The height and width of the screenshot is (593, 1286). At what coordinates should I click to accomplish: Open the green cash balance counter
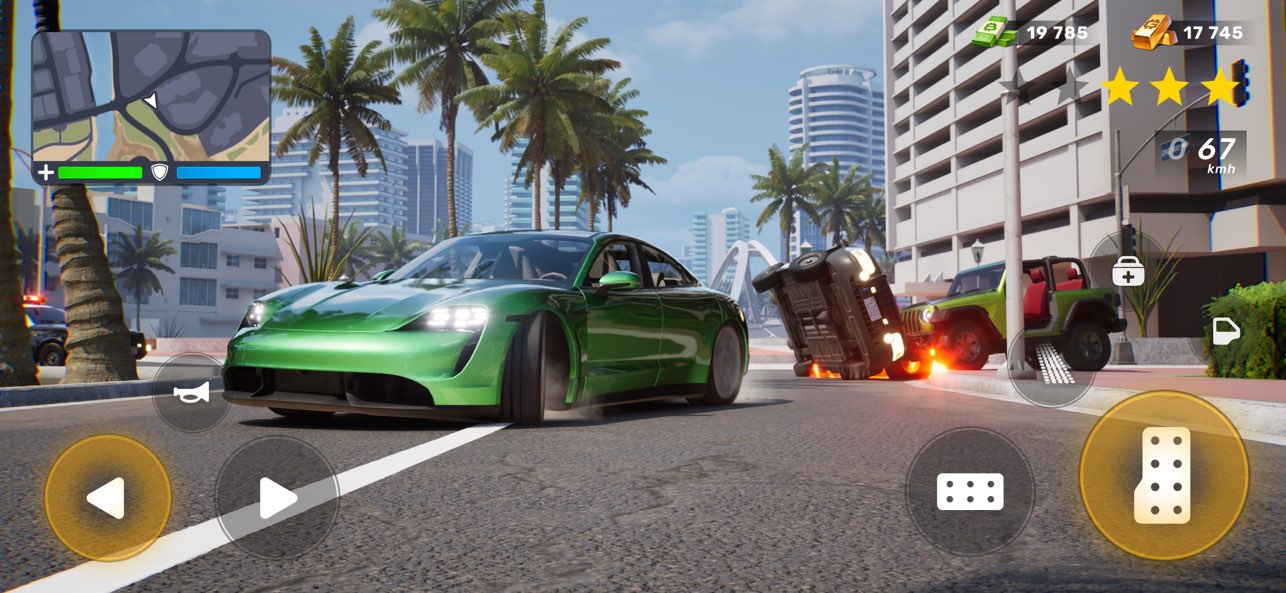1033,33
